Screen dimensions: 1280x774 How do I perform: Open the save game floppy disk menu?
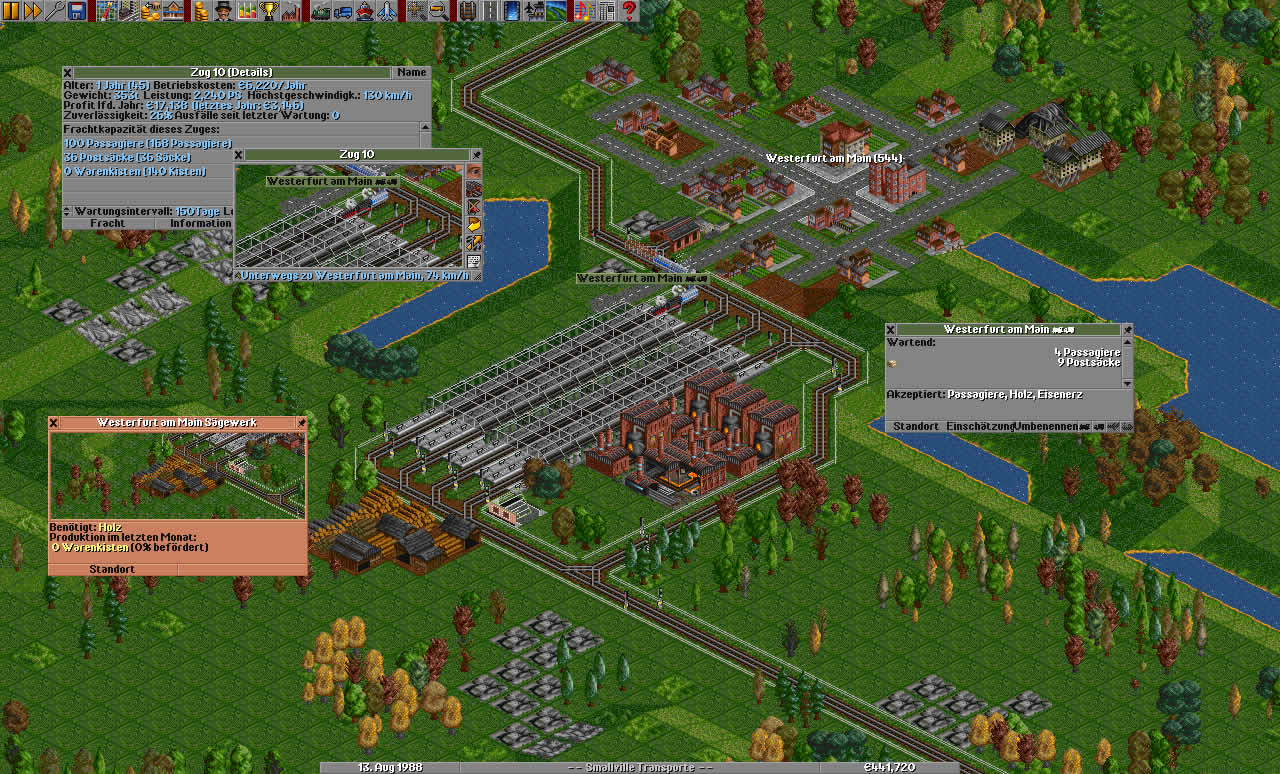click(76, 11)
